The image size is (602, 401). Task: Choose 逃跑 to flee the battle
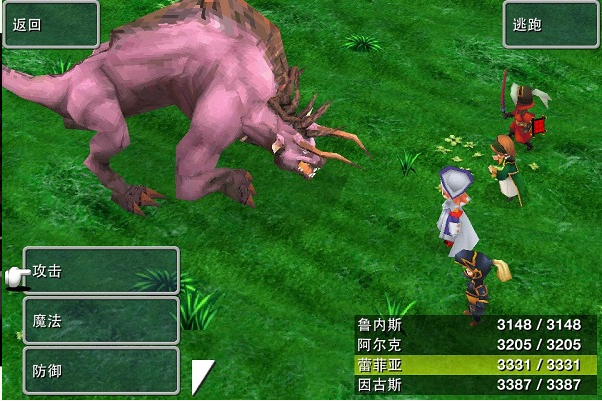point(550,24)
